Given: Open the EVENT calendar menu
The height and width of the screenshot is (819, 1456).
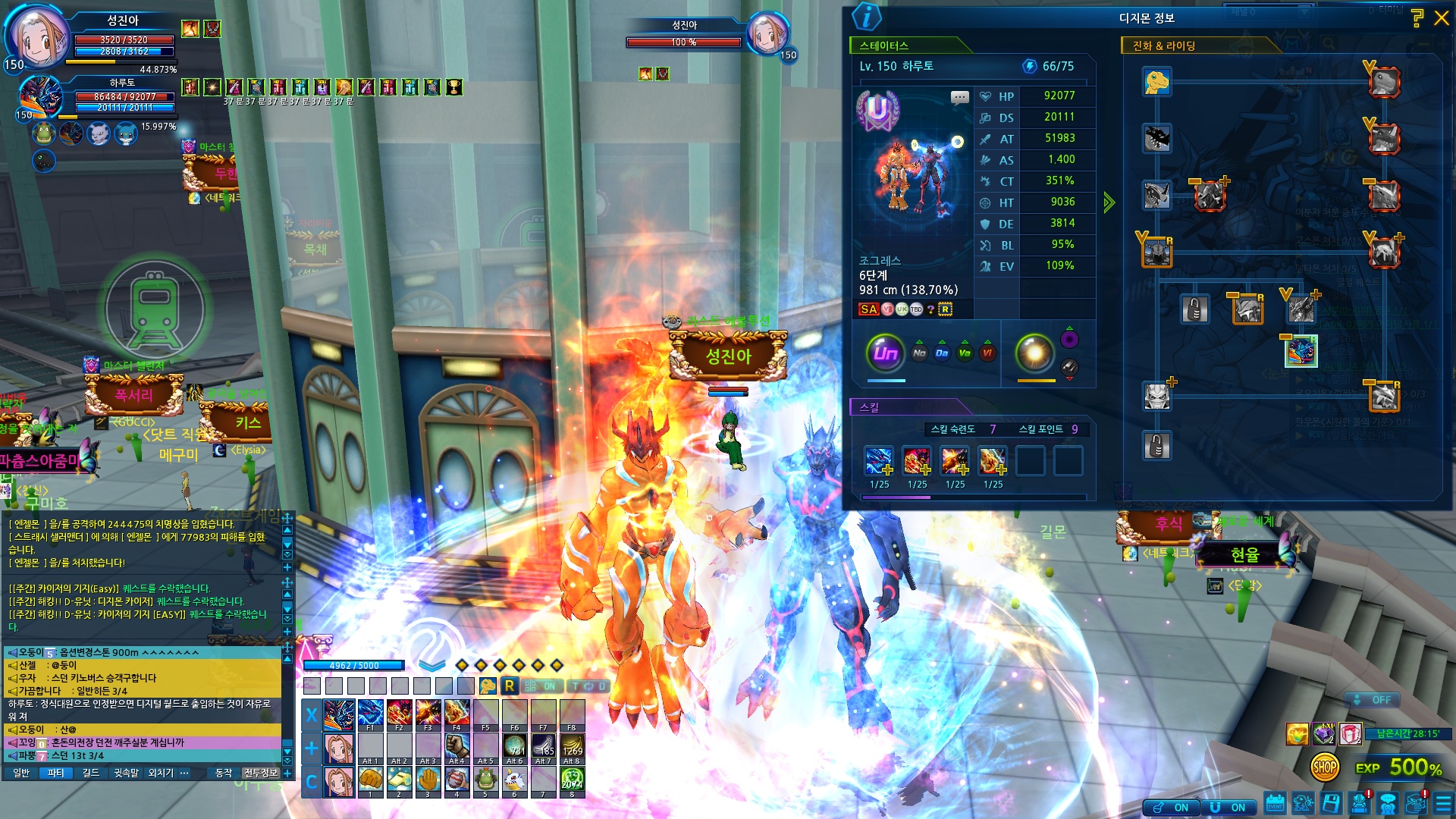Looking at the screenshot, I should click(x=1276, y=803).
